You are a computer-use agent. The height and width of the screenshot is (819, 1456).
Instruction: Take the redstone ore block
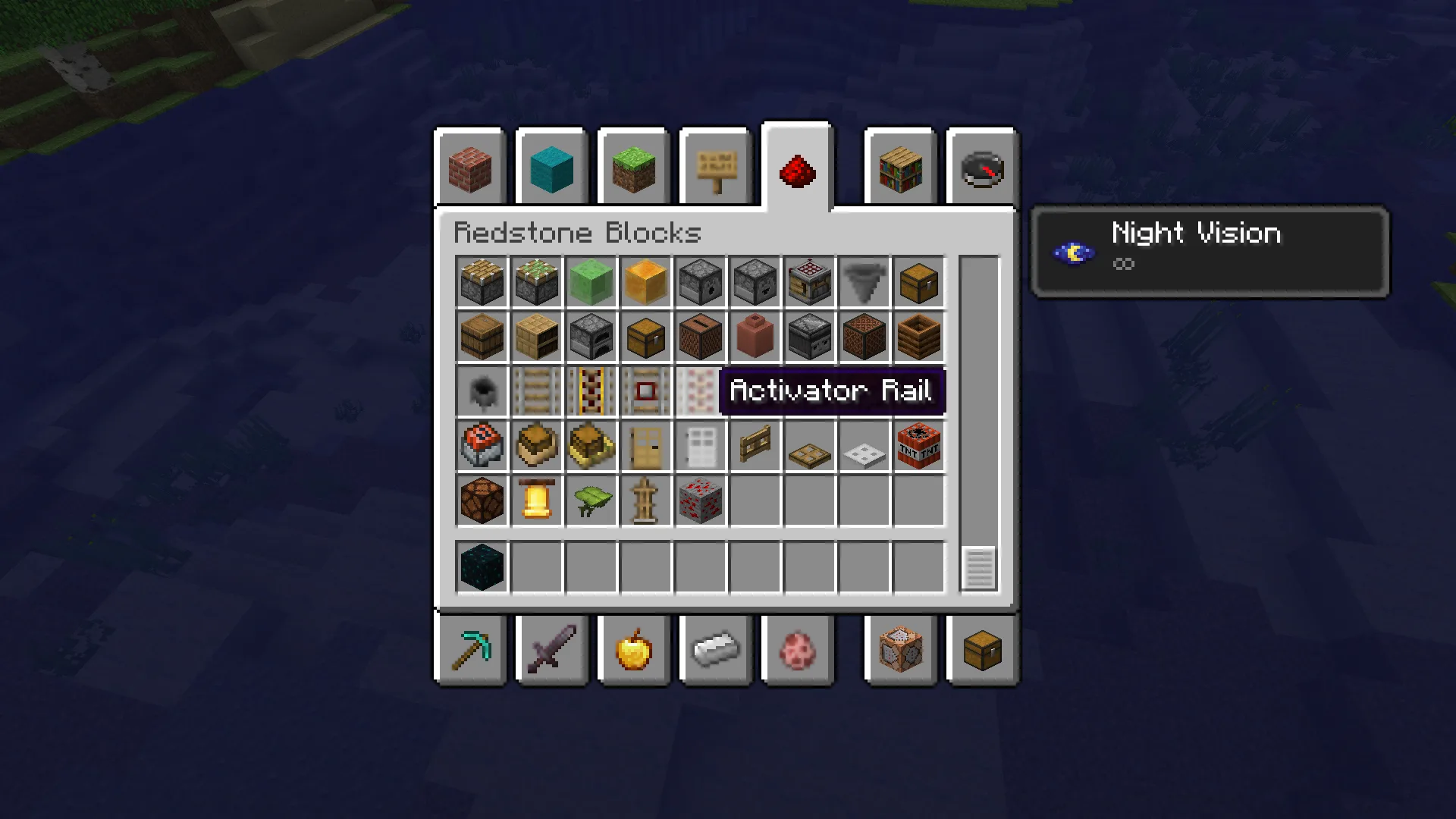pyautogui.click(x=700, y=500)
